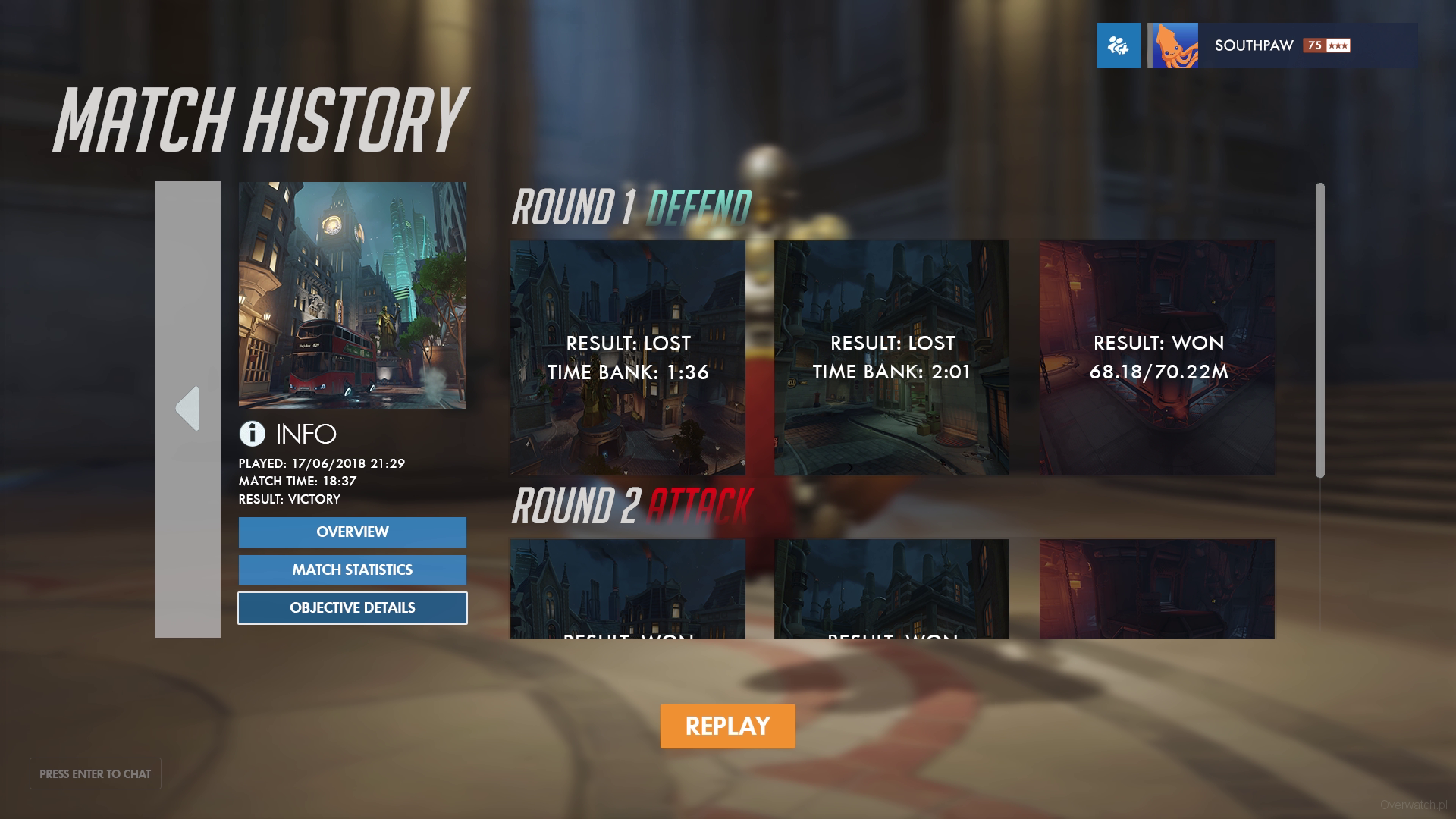Select Round 1 objective with Time Bank 2:01
This screenshot has height=819, width=1456.
pyautogui.click(x=891, y=357)
